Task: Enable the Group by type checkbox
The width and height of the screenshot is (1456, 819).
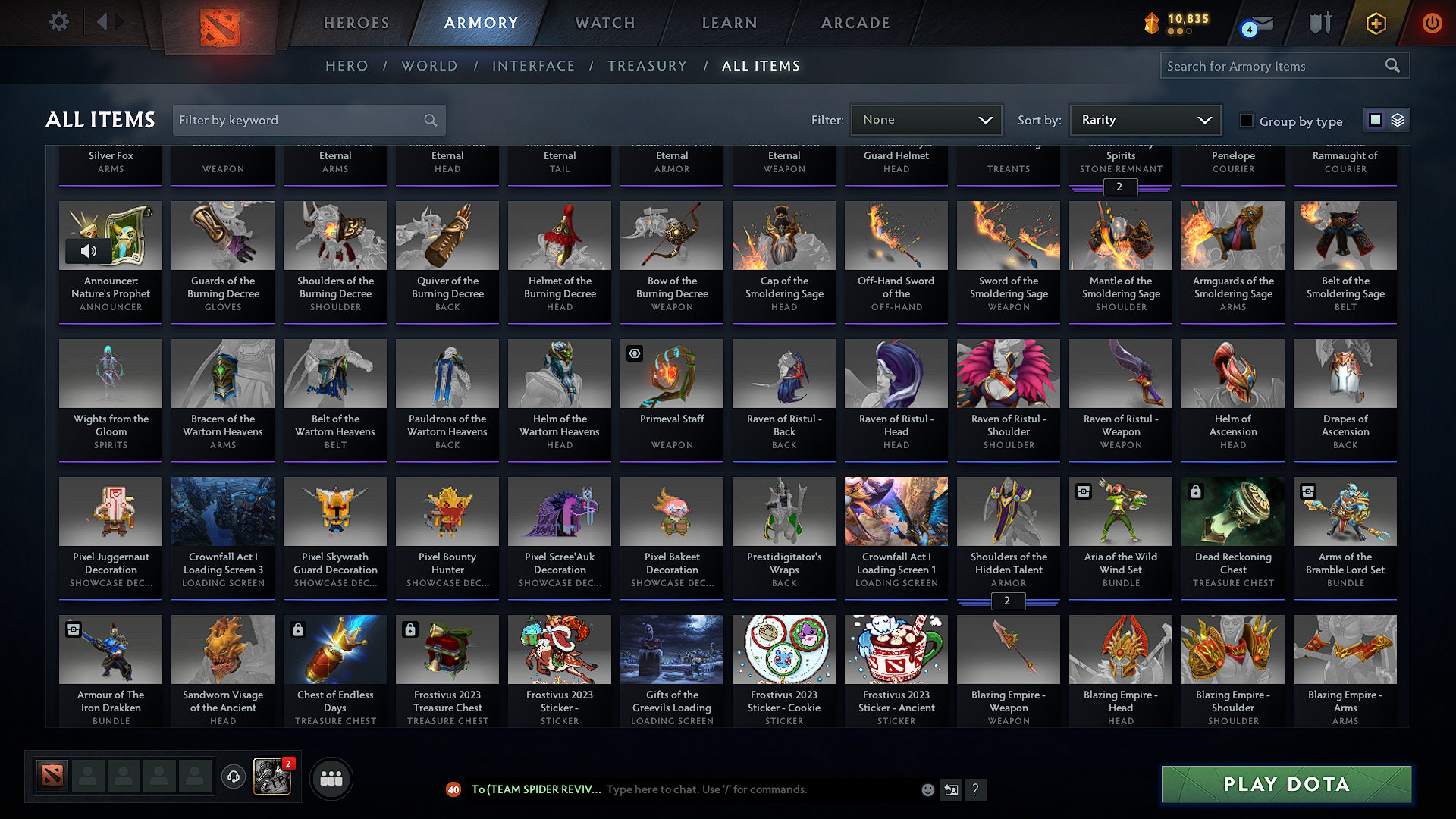Action: [x=1246, y=120]
